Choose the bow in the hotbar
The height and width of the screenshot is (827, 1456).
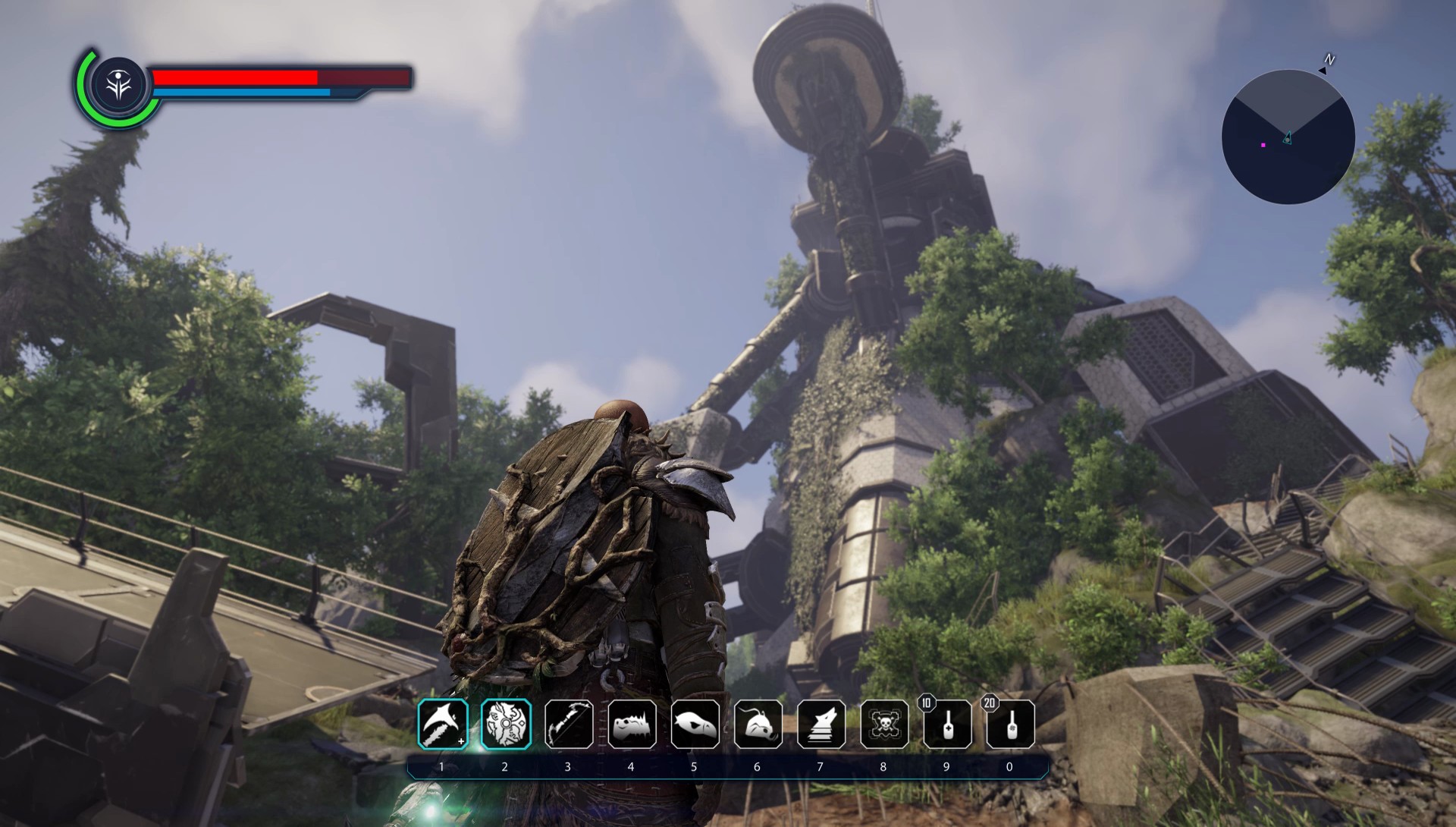point(569,724)
